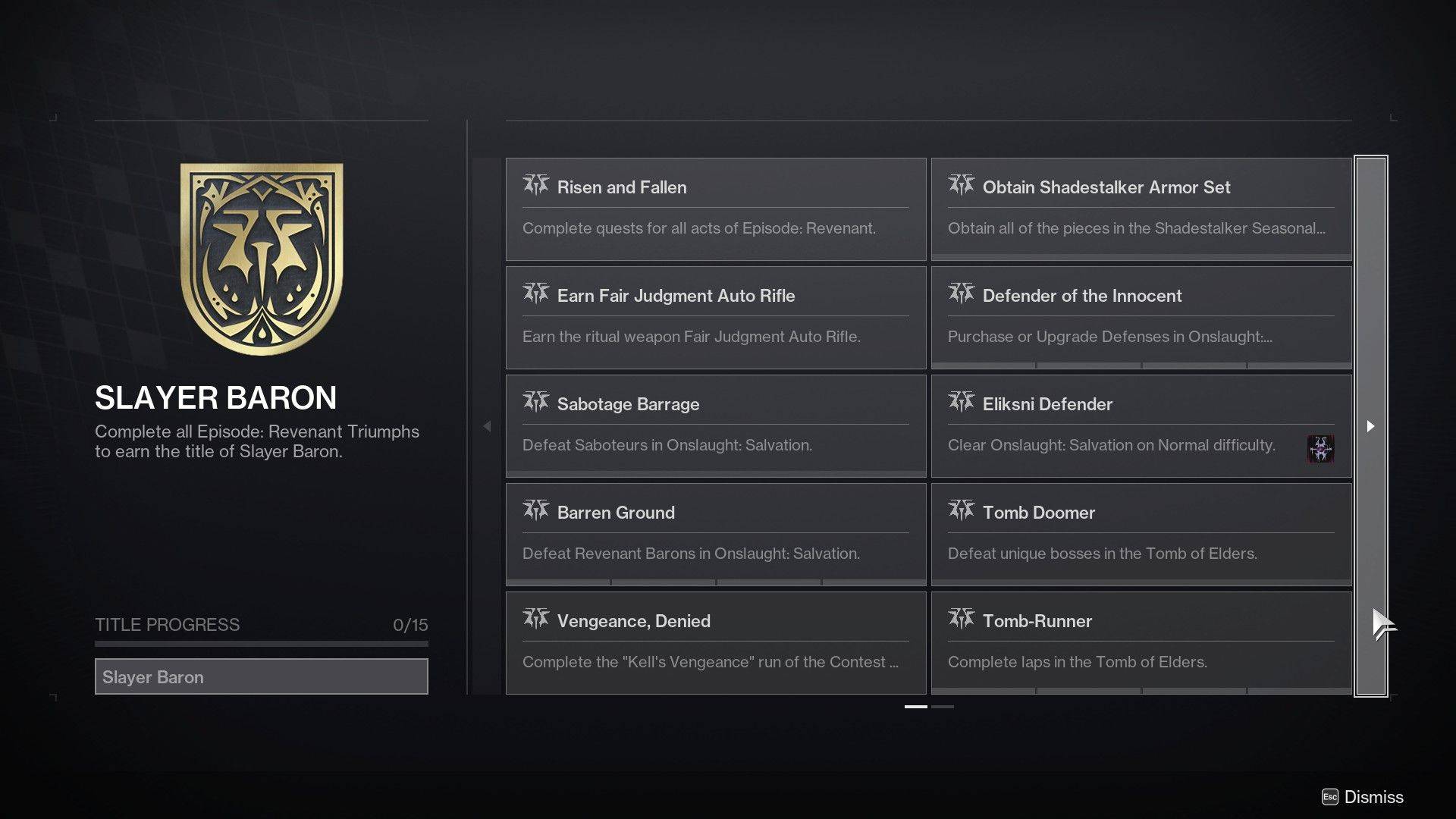Choose the Tomb Doomer triumph

[1141, 535]
